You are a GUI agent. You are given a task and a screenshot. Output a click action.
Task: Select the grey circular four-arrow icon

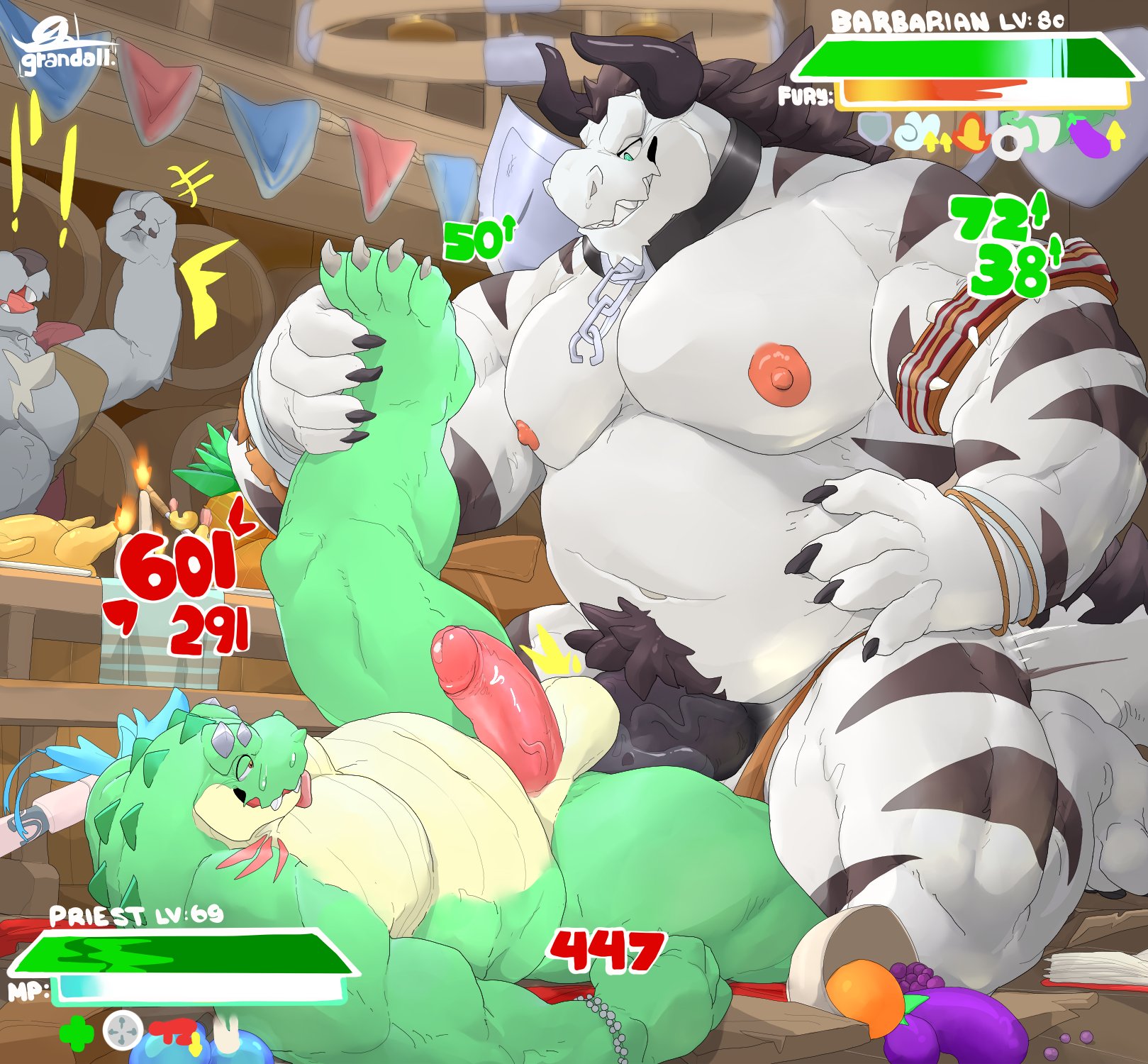coord(123,1031)
